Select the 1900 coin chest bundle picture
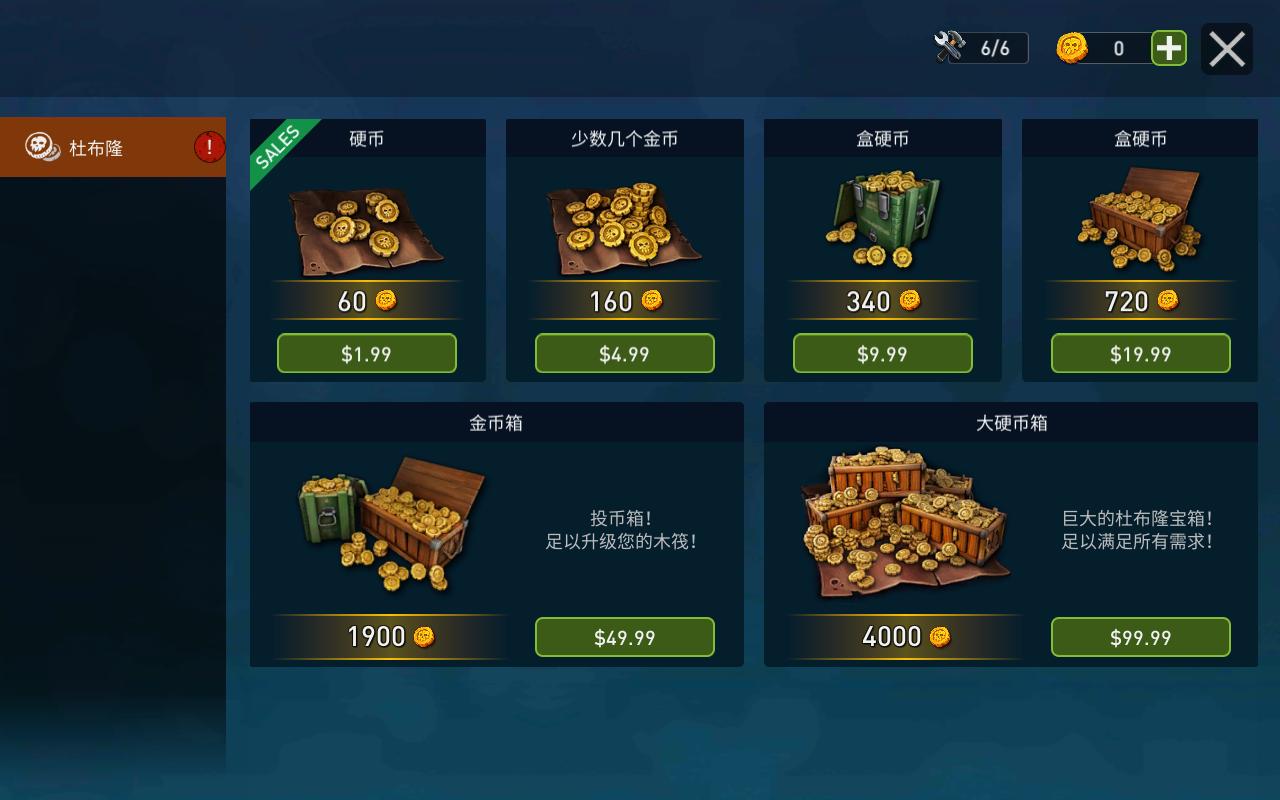 (393, 525)
